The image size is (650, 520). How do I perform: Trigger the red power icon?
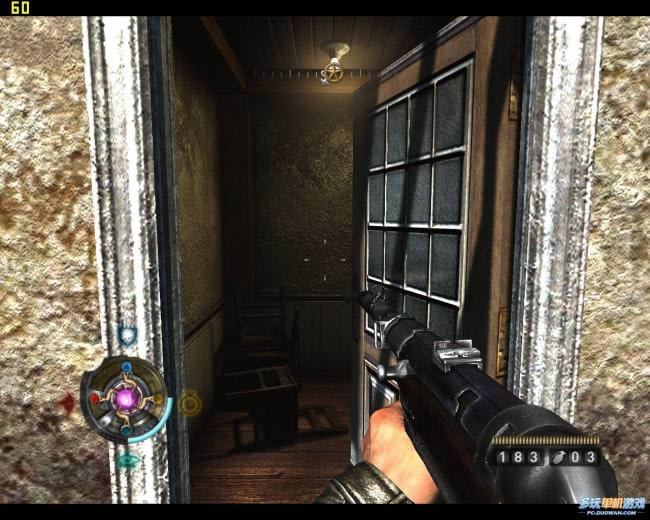68,403
